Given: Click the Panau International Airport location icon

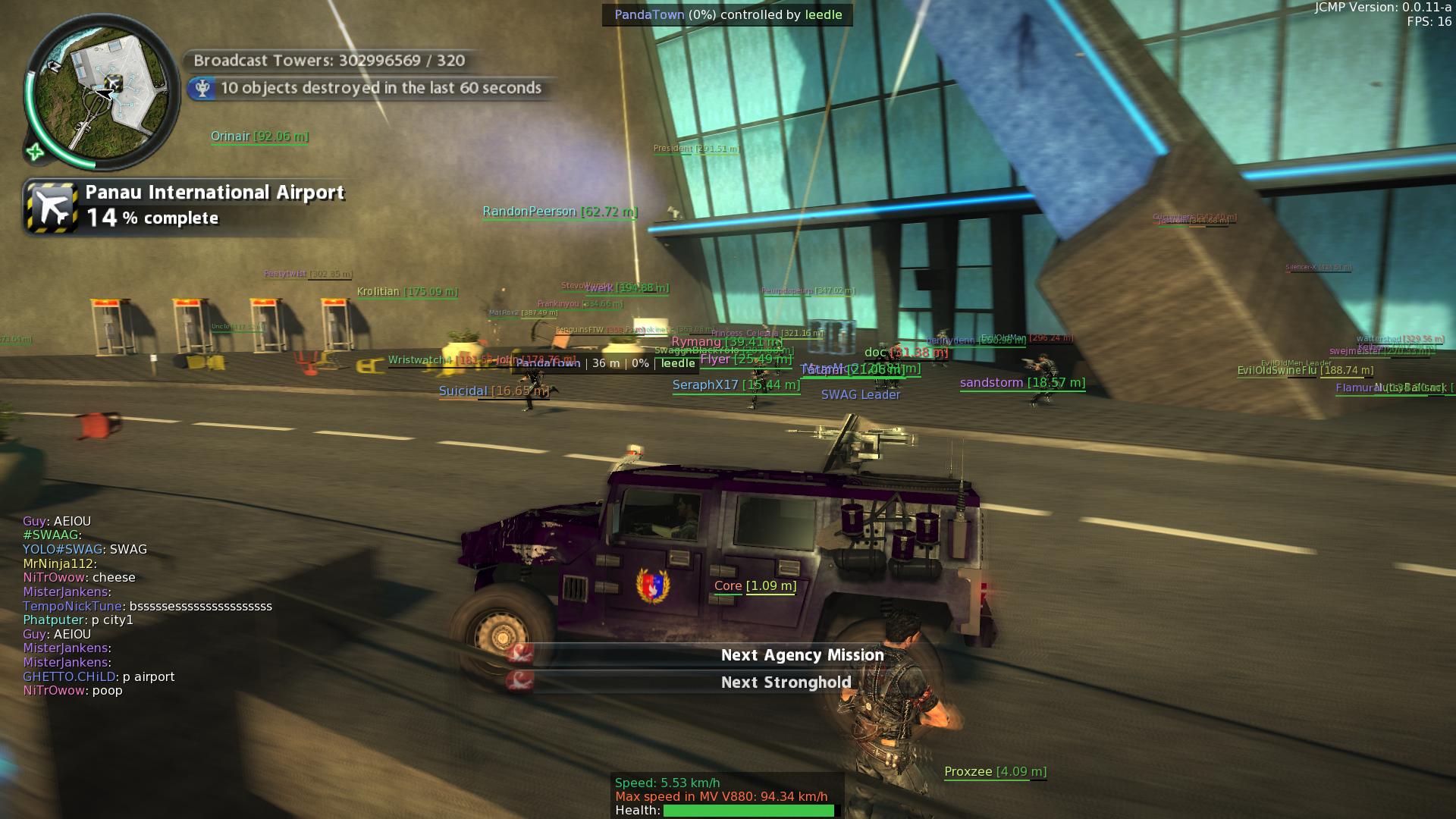Looking at the screenshot, I should coord(52,206).
